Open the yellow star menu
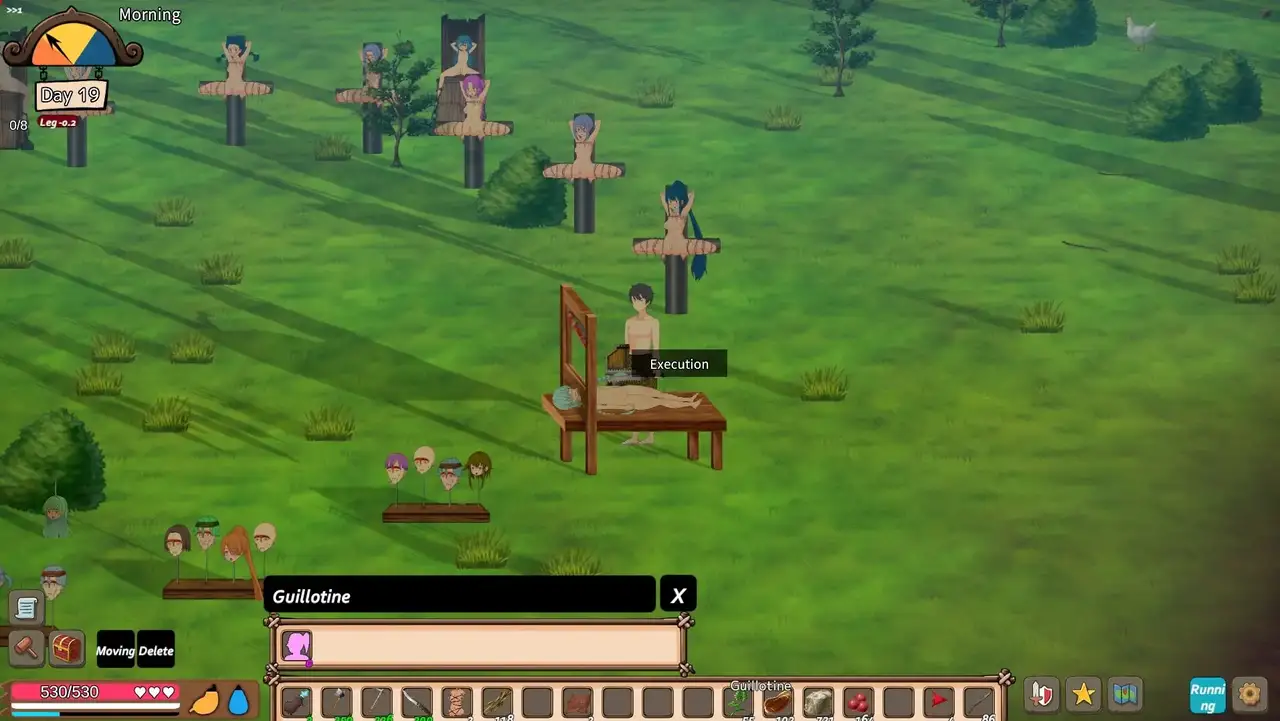This screenshot has width=1280, height=721. [x=1083, y=694]
